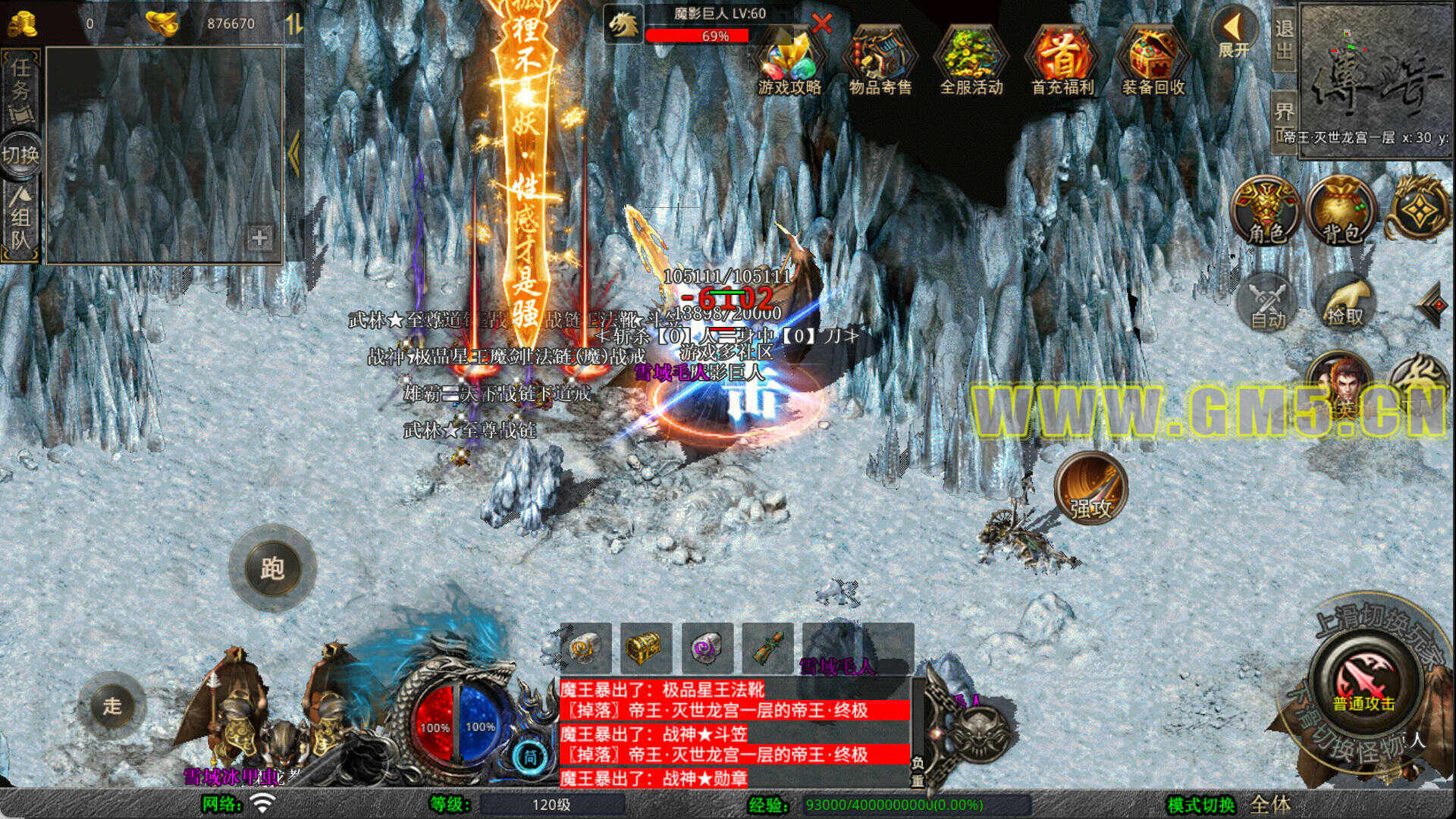This screenshot has height=819, width=1456.
Task: Select the 走 walk button
Action: pos(112,706)
